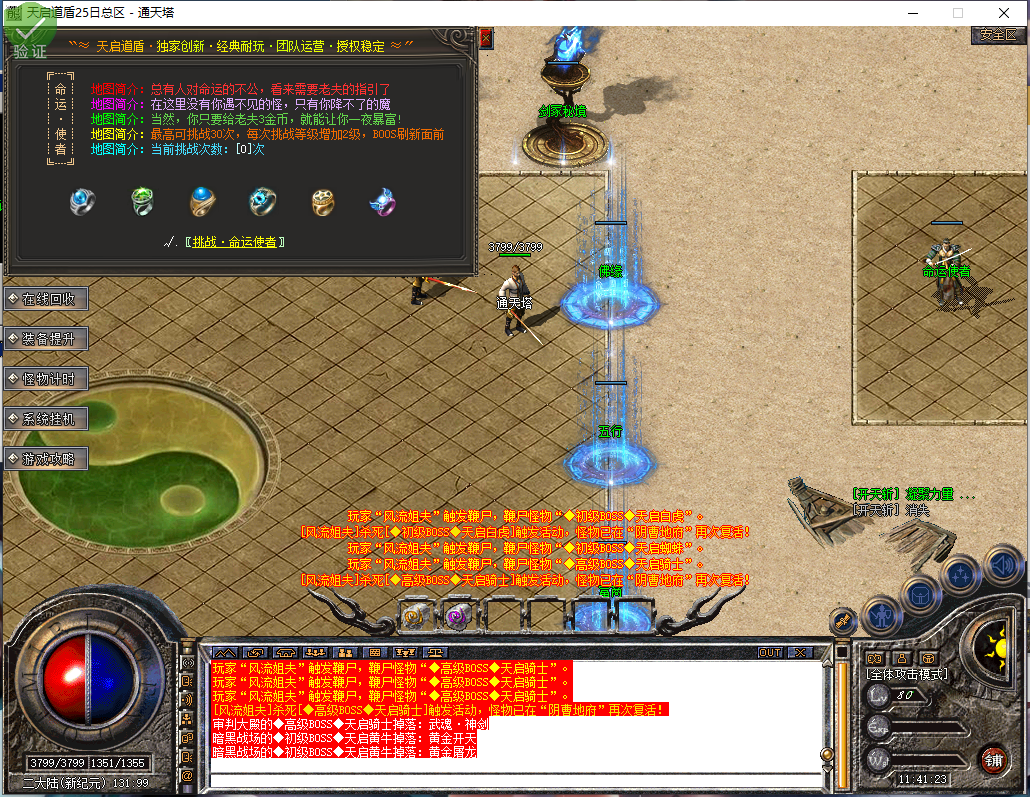Open the 在线回收 side menu

coord(47,299)
